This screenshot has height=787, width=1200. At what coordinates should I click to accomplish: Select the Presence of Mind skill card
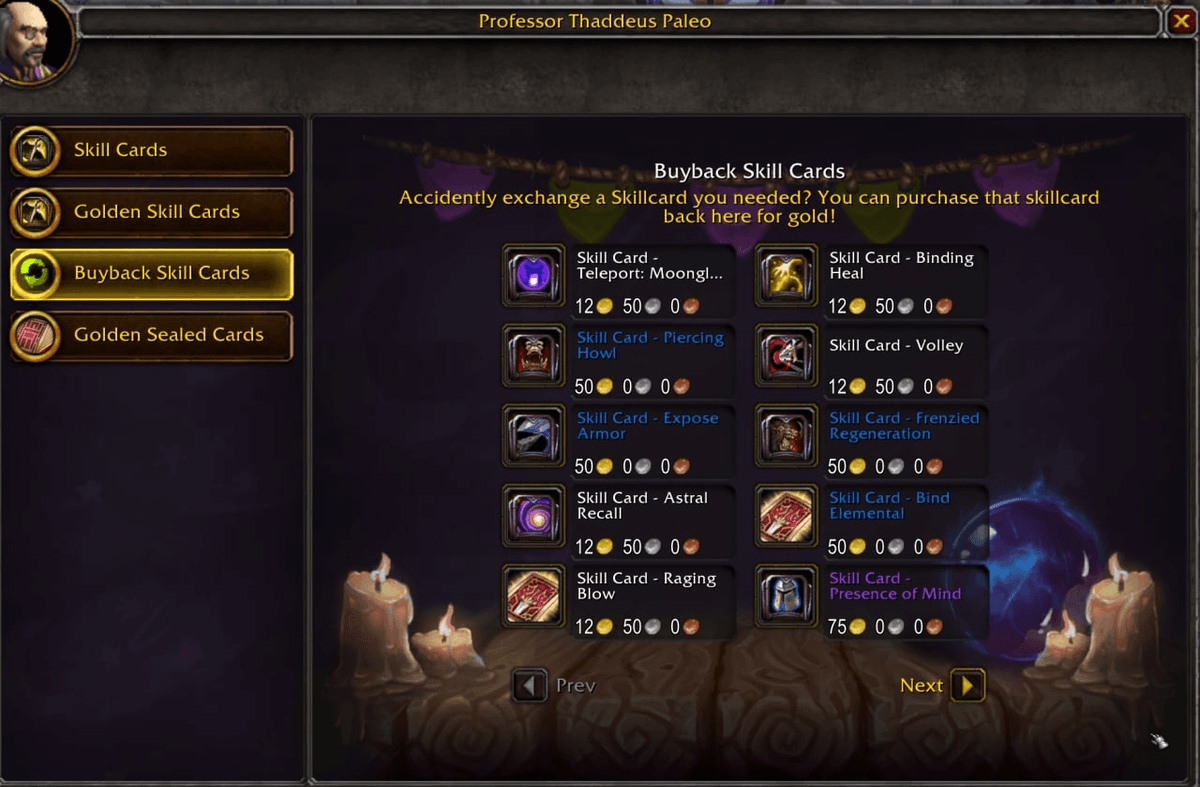(x=786, y=597)
